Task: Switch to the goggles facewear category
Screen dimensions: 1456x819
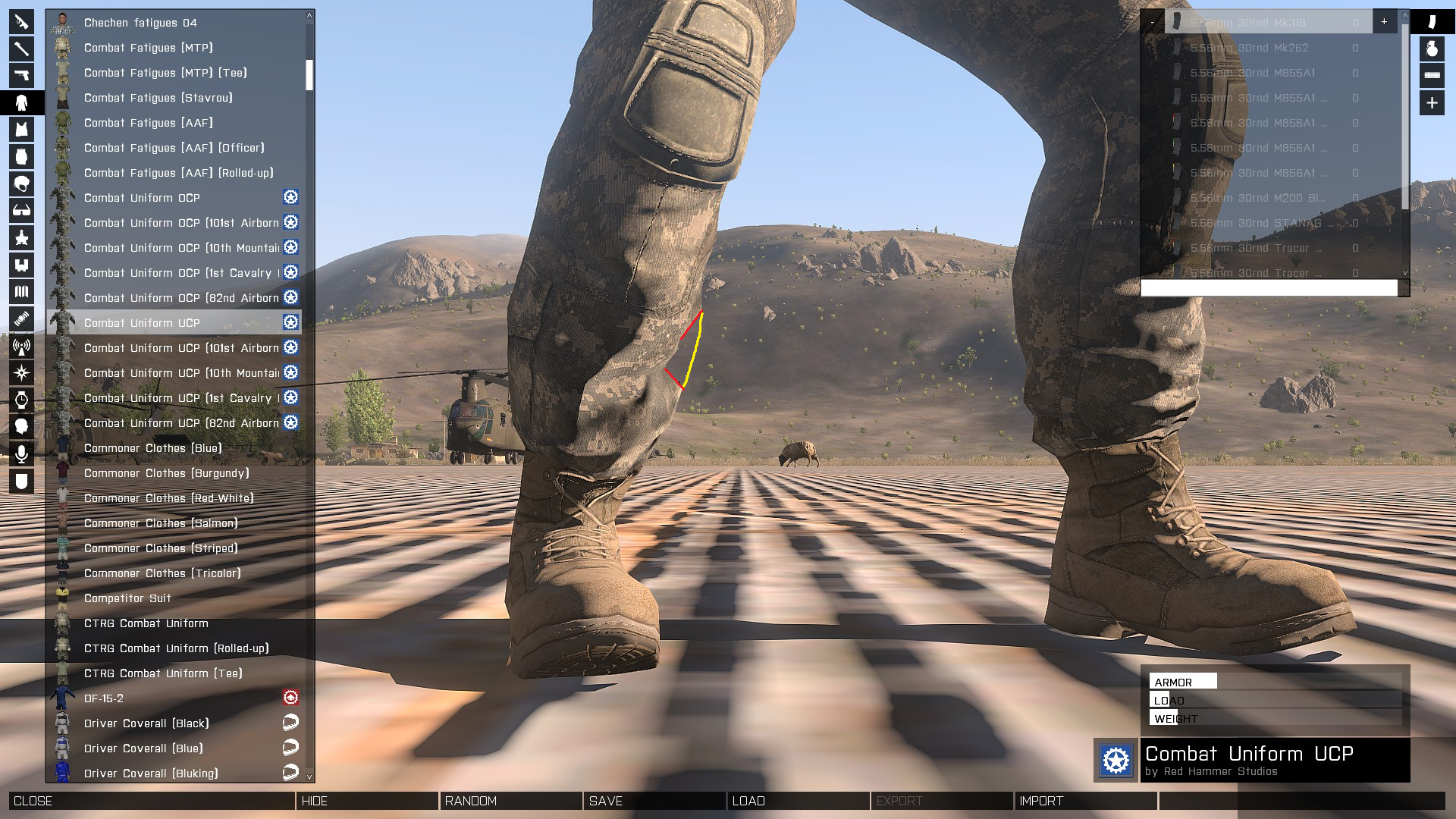Action: click(21, 211)
